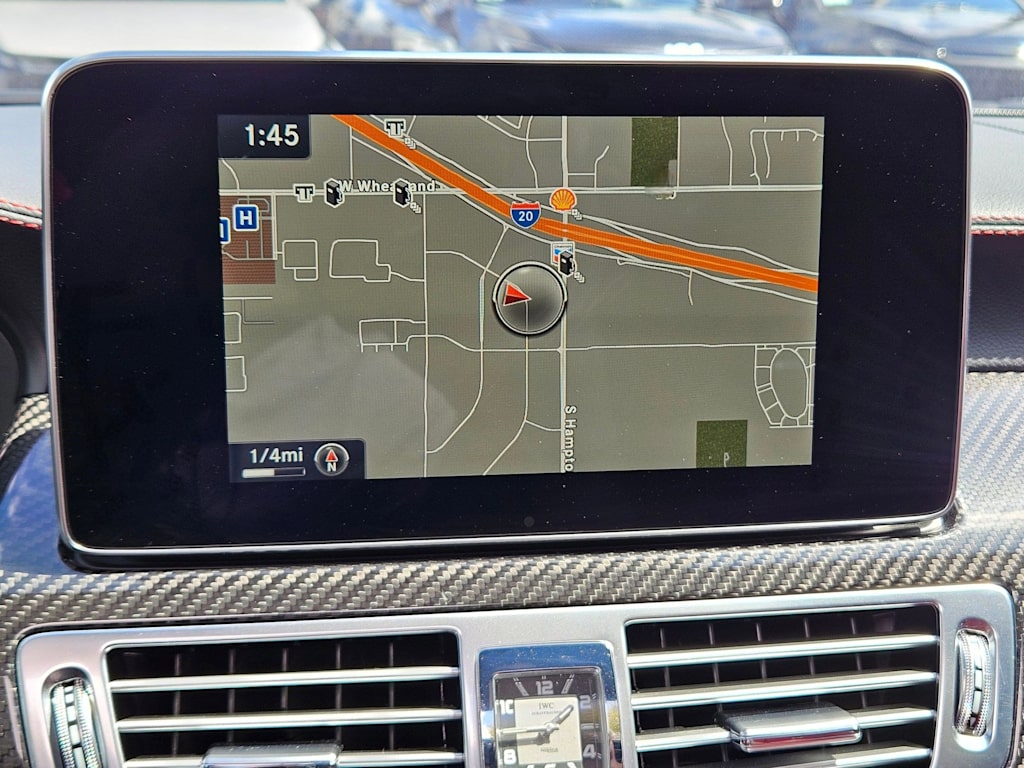Open the gas pump marker below the Shell logo
Image resolution: width=1024 pixels, height=768 pixels.
tap(565, 261)
